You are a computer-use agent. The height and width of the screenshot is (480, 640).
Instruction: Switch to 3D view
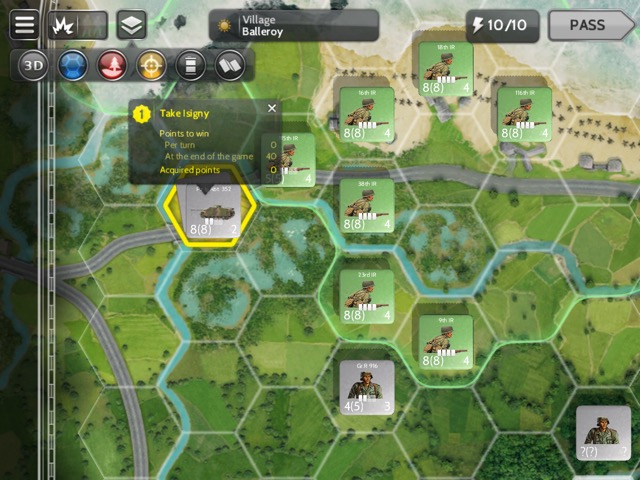pos(33,66)
